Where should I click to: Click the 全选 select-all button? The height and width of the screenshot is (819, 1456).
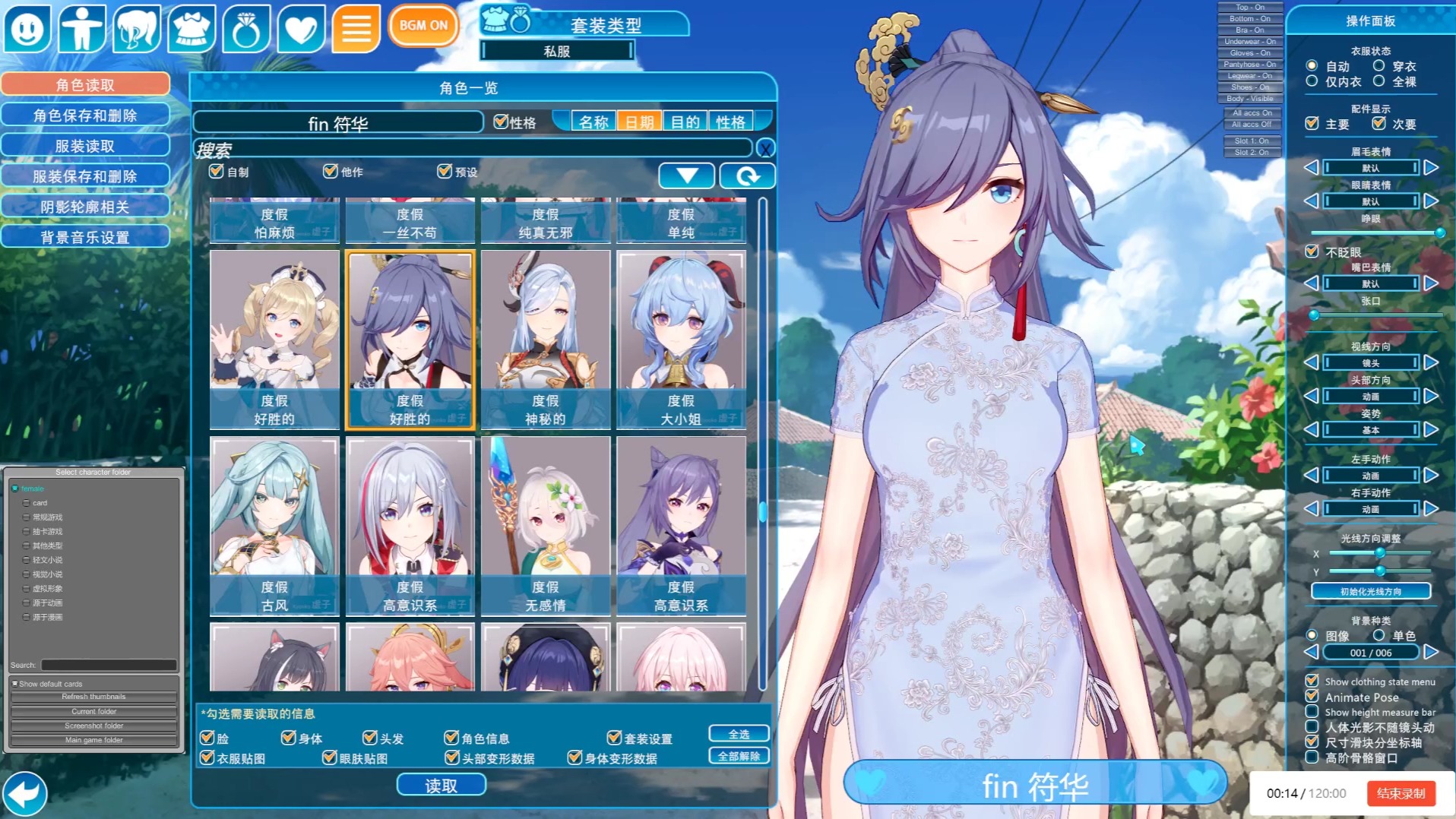[x=739, y=734]
